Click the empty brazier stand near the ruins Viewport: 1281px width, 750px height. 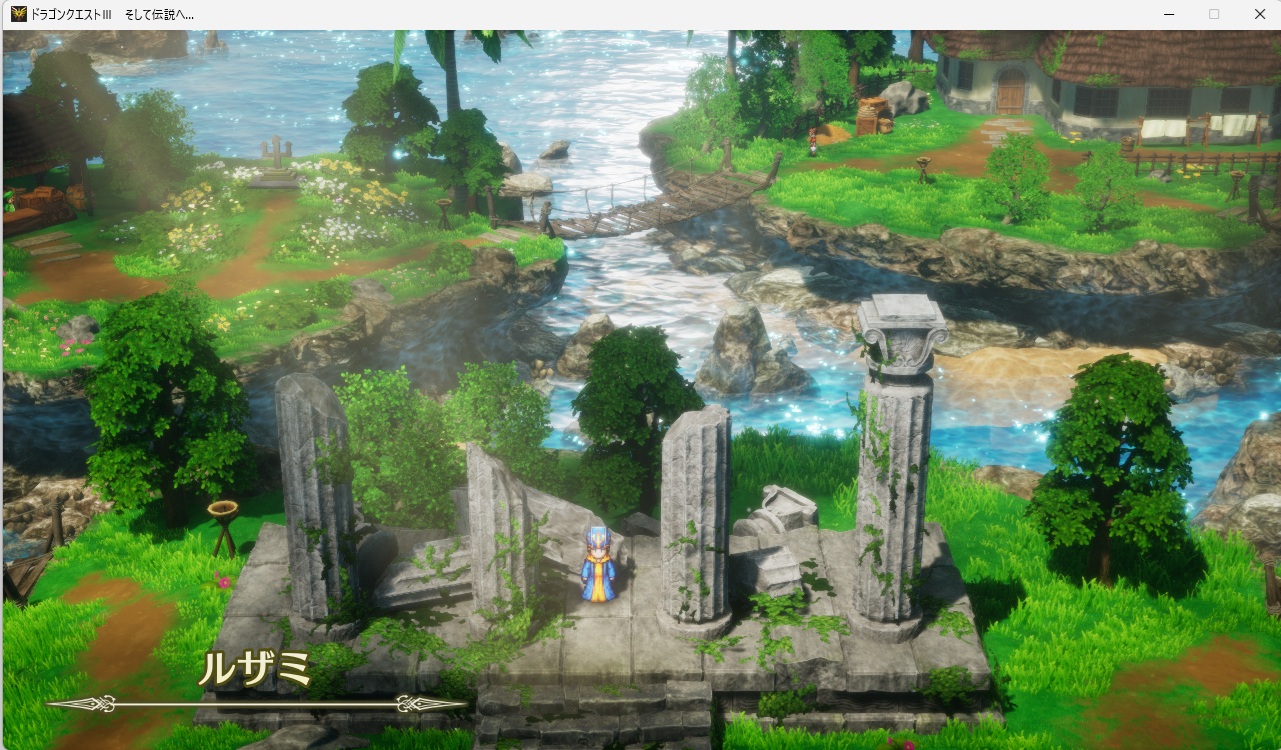click(x=224, y=510)
